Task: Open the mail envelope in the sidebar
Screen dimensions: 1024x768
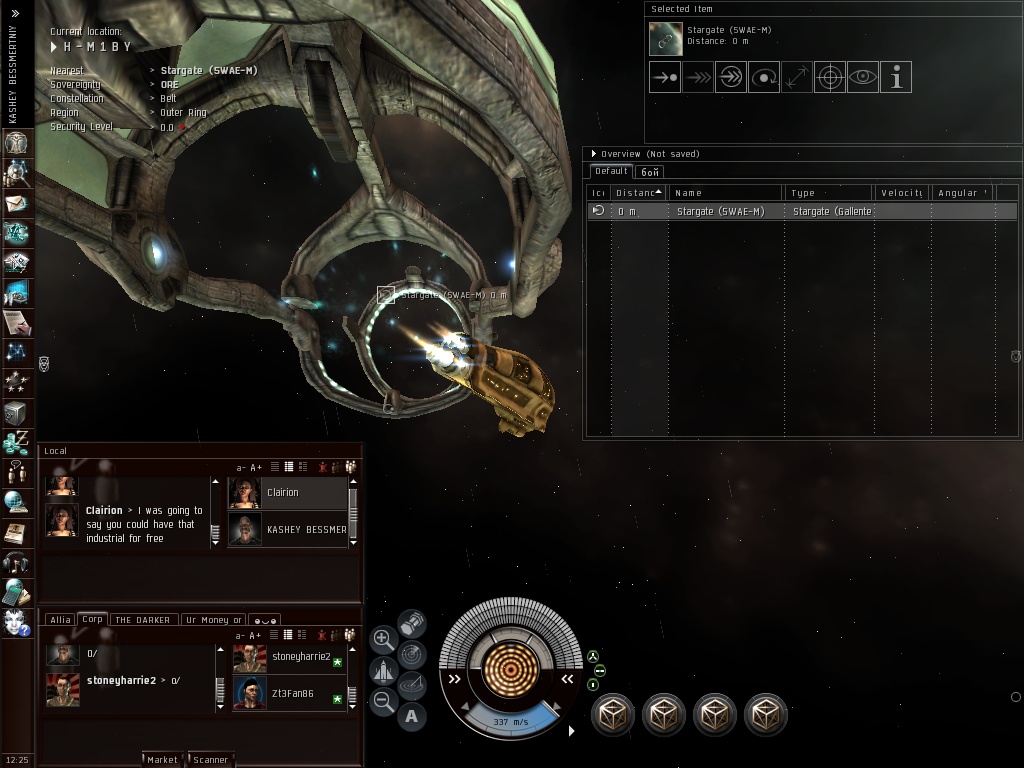Action: pyautogui.click(x=17, y=203)
